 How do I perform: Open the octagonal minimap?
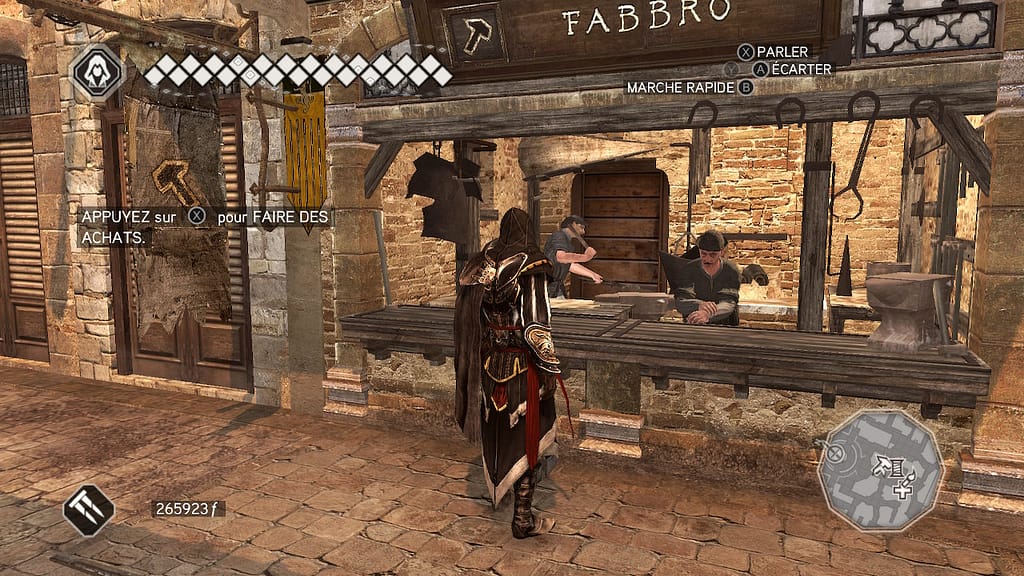tap(880, 469)
